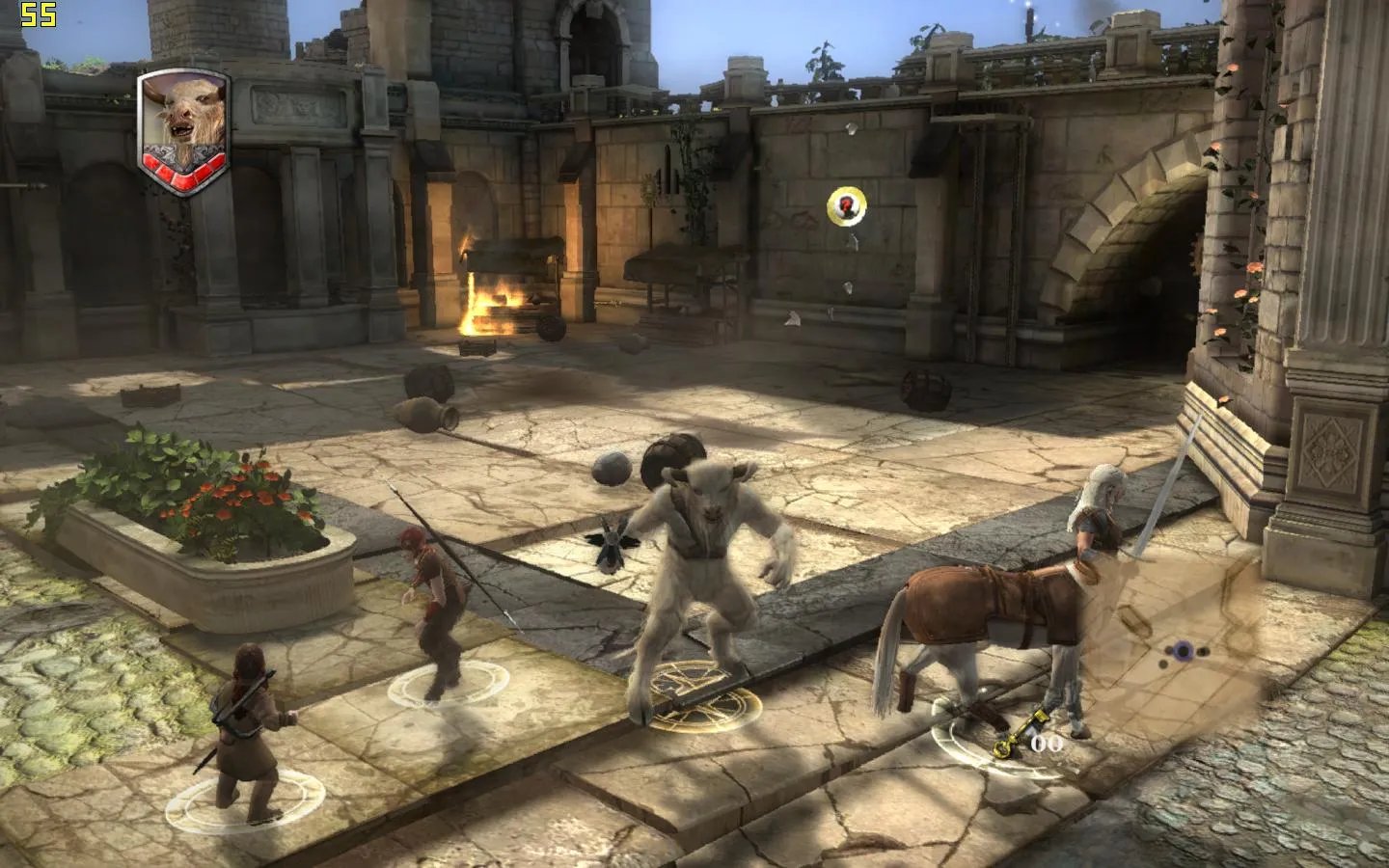The width and height of the screenshot is (1389, 868).
Task: Select the yellow question-mark objective marker
Action: [x=847, y=204]
